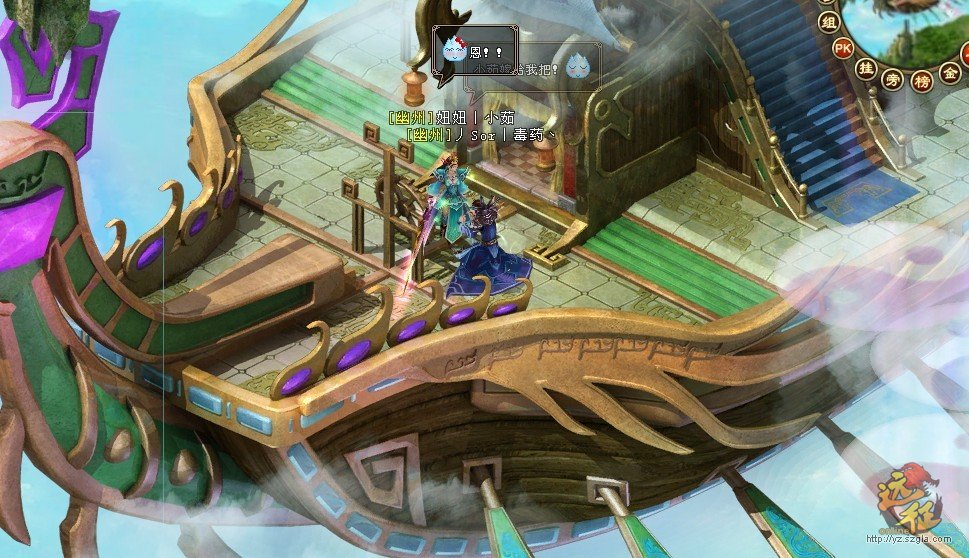The height and width of the screenshot is (558, 969).
Task: Show the 榜 ranking list
Action: click(x=920, y=82)
